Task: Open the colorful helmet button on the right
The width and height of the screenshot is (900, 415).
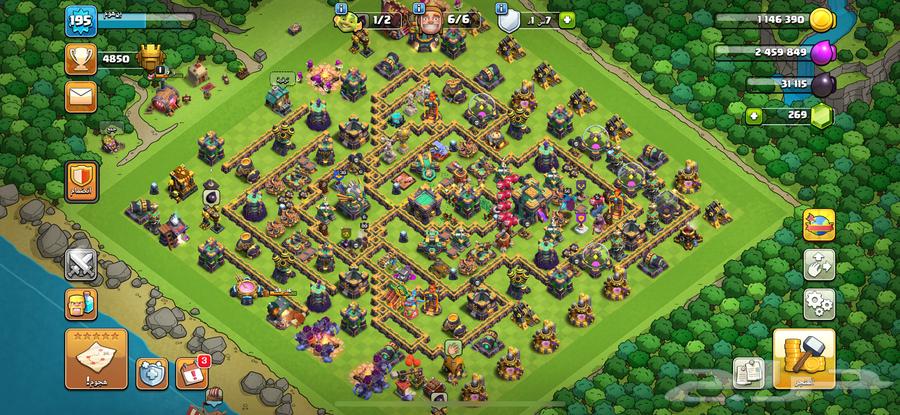Action: pos(819,224)
